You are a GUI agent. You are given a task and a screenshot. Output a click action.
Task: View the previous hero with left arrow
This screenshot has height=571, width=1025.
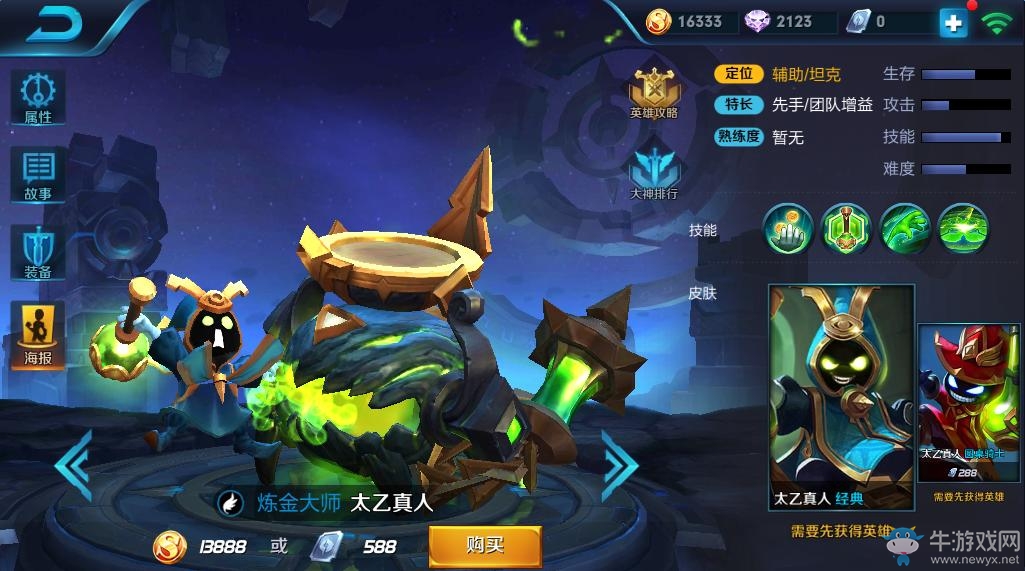(x=73, y=463)
